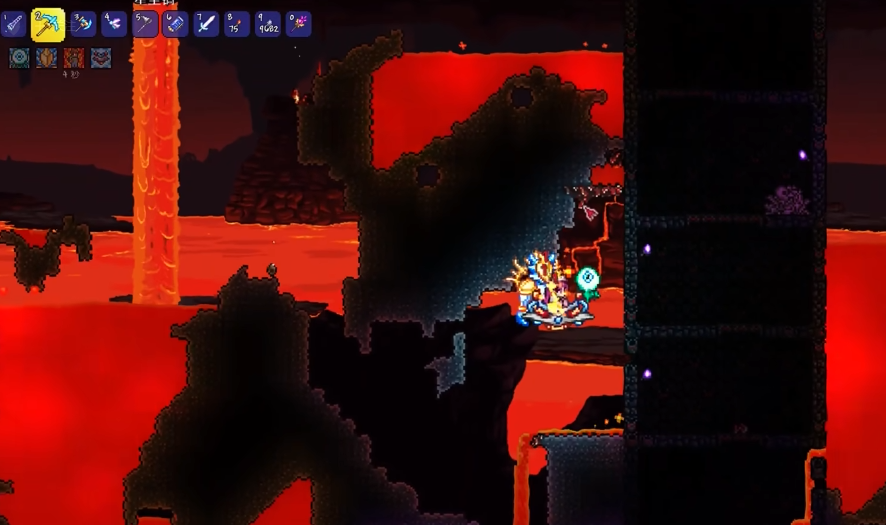This screenshot has height=525, width=886.
Task: Click the teal circular buff icon
Action: 19,58
